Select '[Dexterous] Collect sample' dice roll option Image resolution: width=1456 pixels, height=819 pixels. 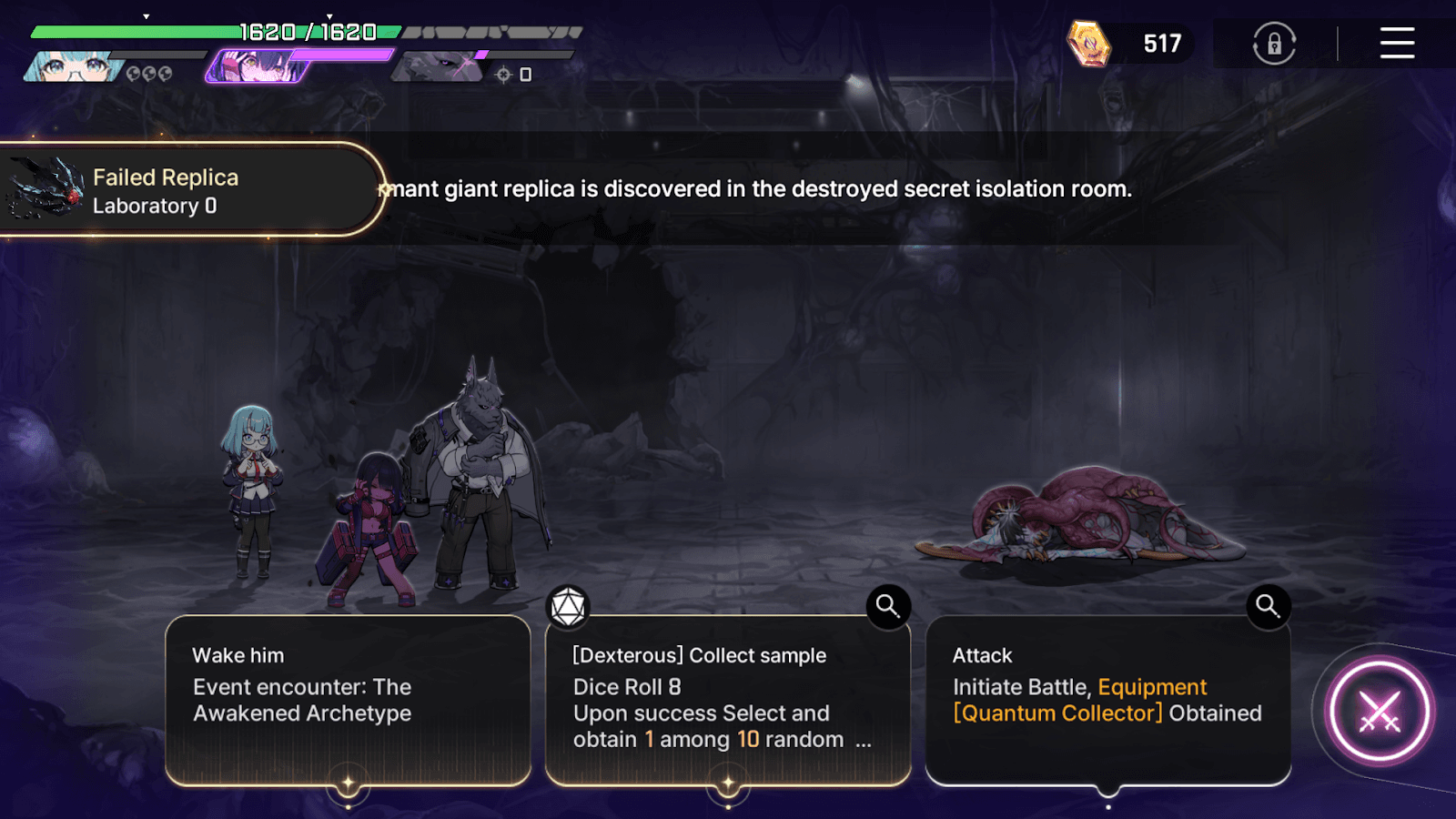pyautogui.click(x=727, y=699)
